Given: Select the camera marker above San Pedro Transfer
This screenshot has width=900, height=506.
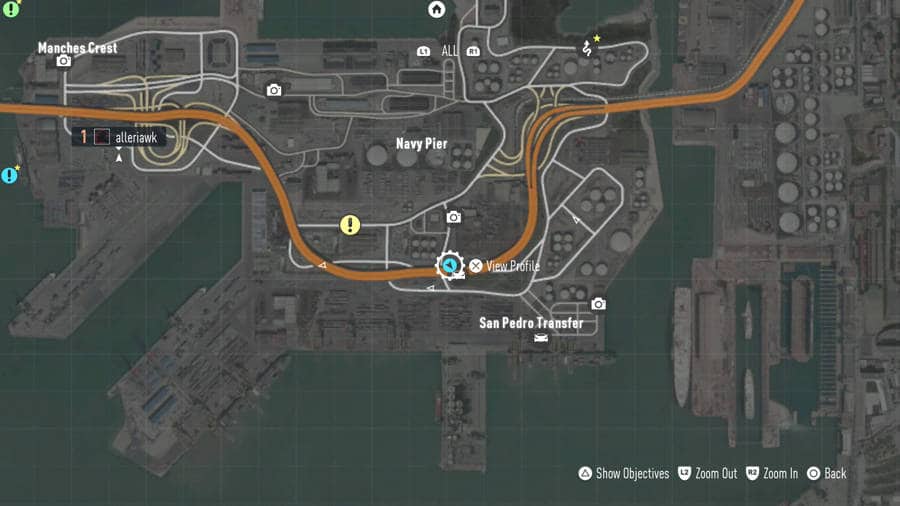Looking at the screenshot, I should pos(598,304).
